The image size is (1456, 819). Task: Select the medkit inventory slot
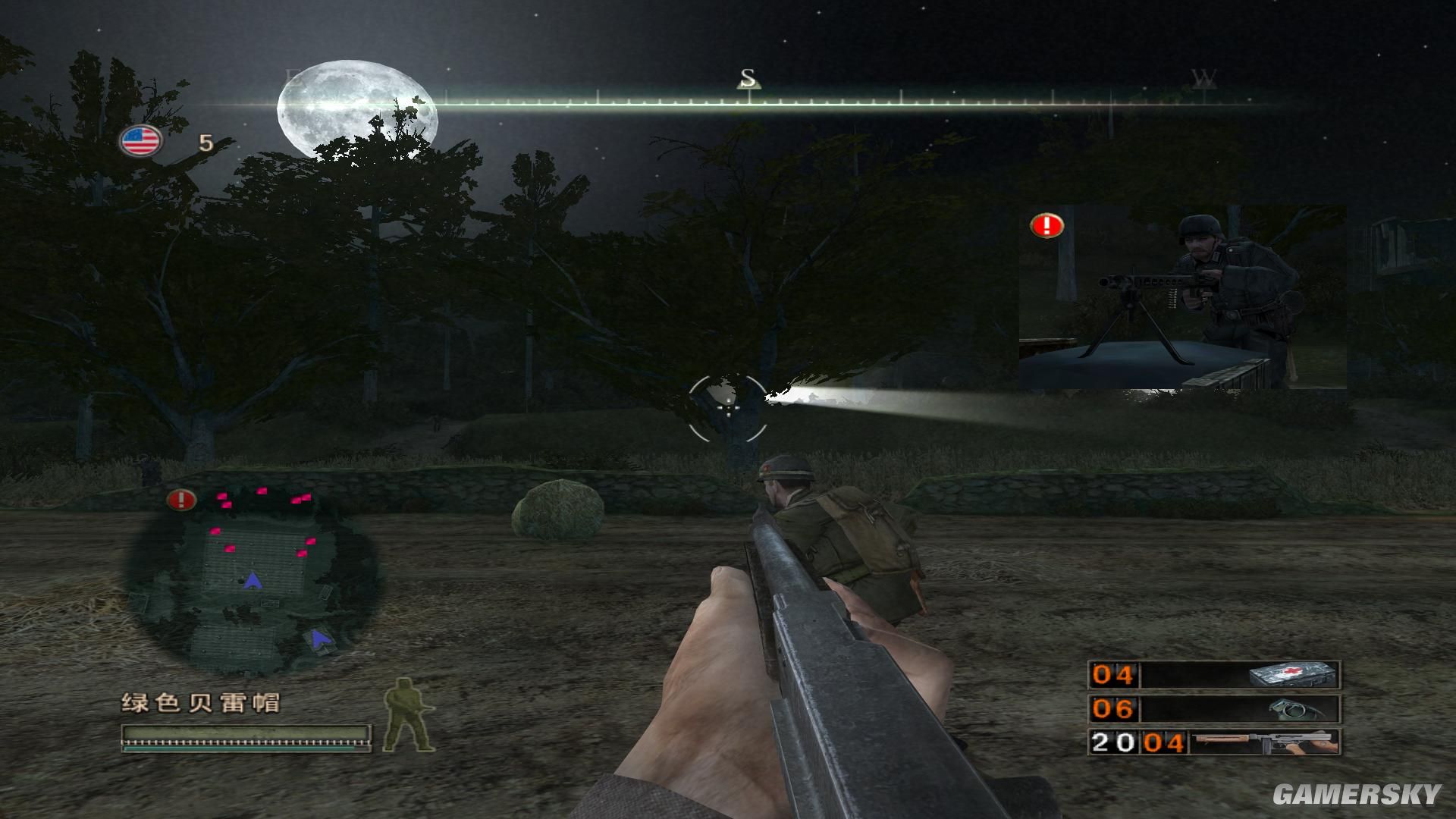(1214, 675)
